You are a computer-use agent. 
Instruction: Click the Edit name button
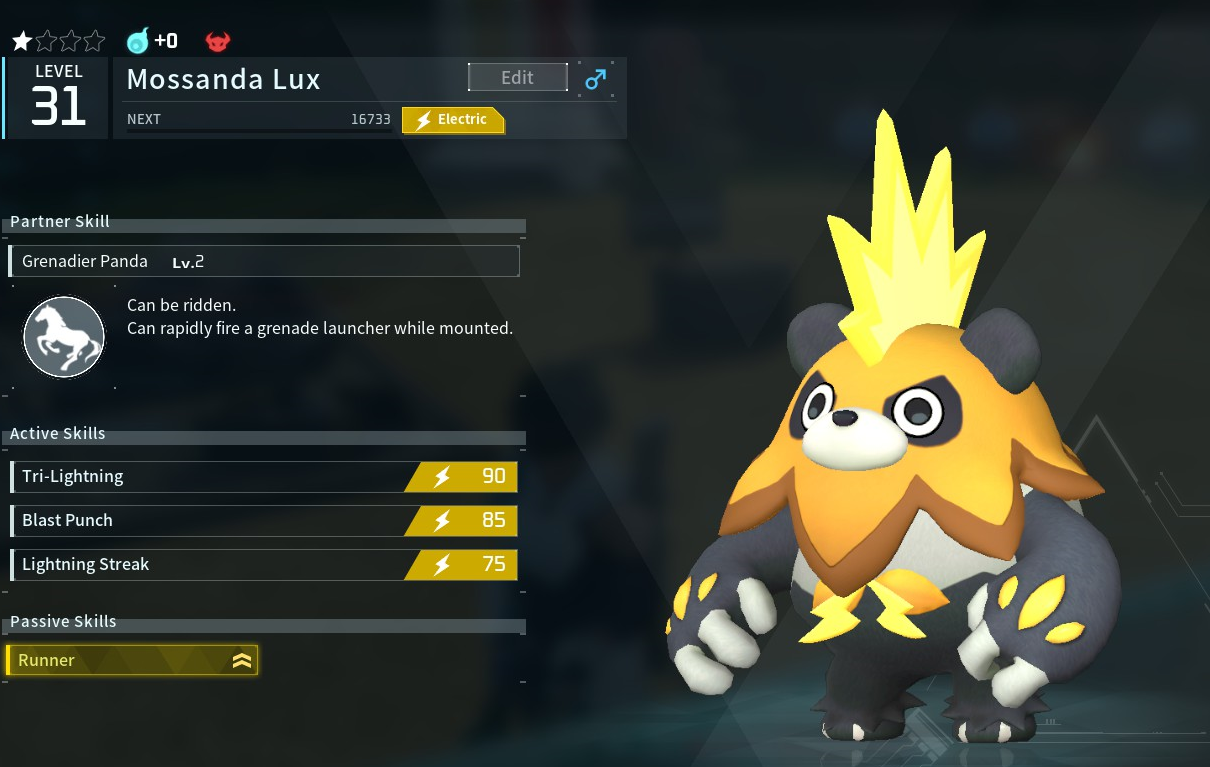point(517,78)
